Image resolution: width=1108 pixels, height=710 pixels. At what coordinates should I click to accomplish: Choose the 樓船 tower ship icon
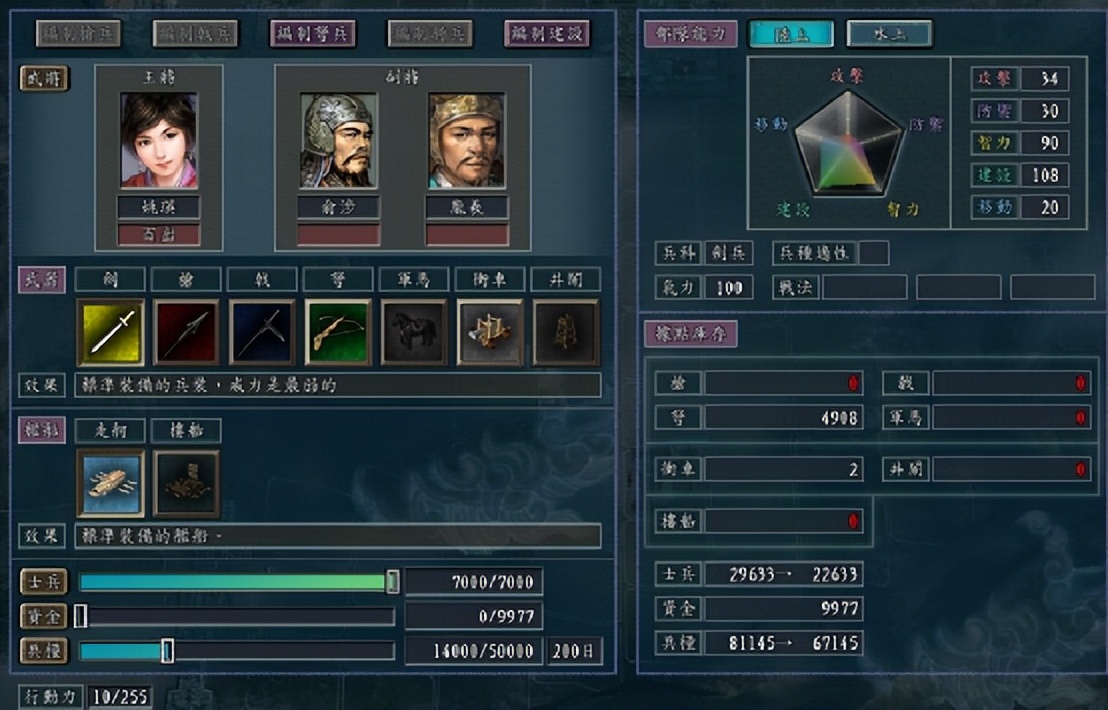187,483
